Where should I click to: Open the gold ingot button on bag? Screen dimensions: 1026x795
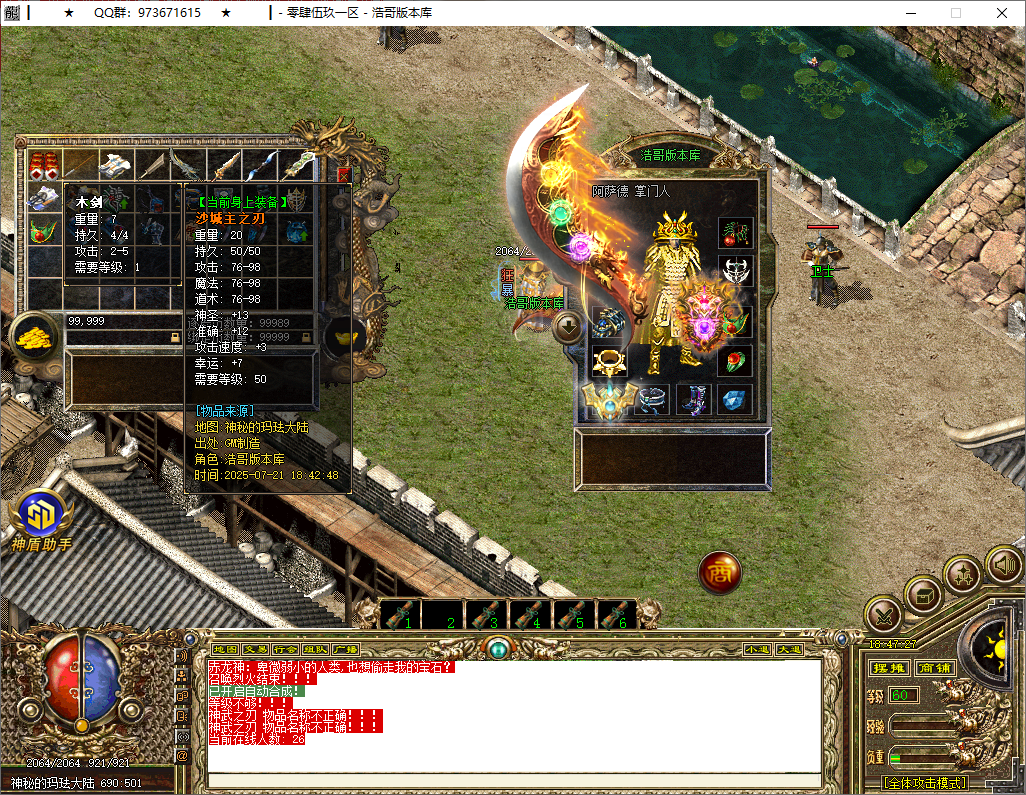point(345,338)
